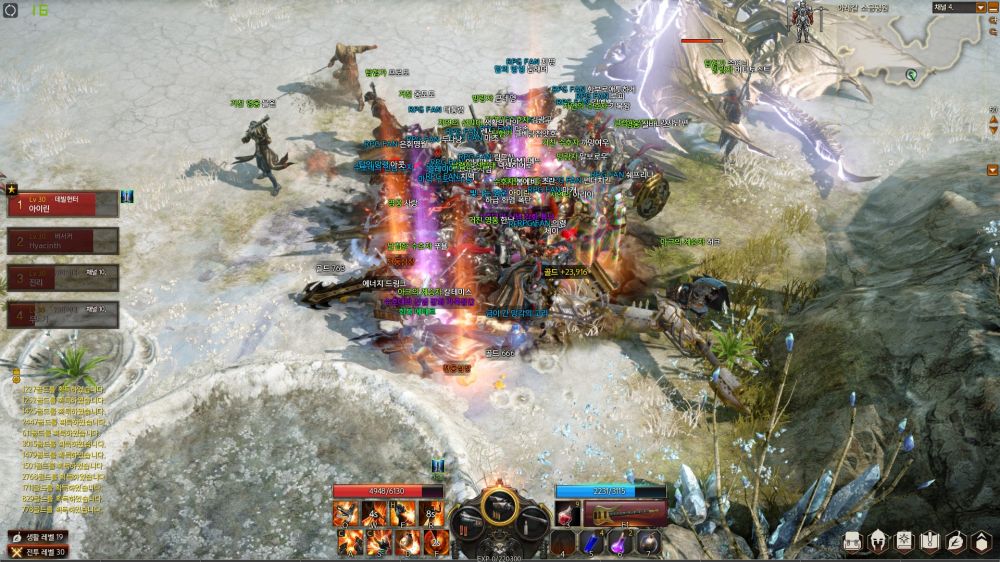Activate the D grenade skill icon
Screen dimensions: 1000x562
tap(407, 542)
